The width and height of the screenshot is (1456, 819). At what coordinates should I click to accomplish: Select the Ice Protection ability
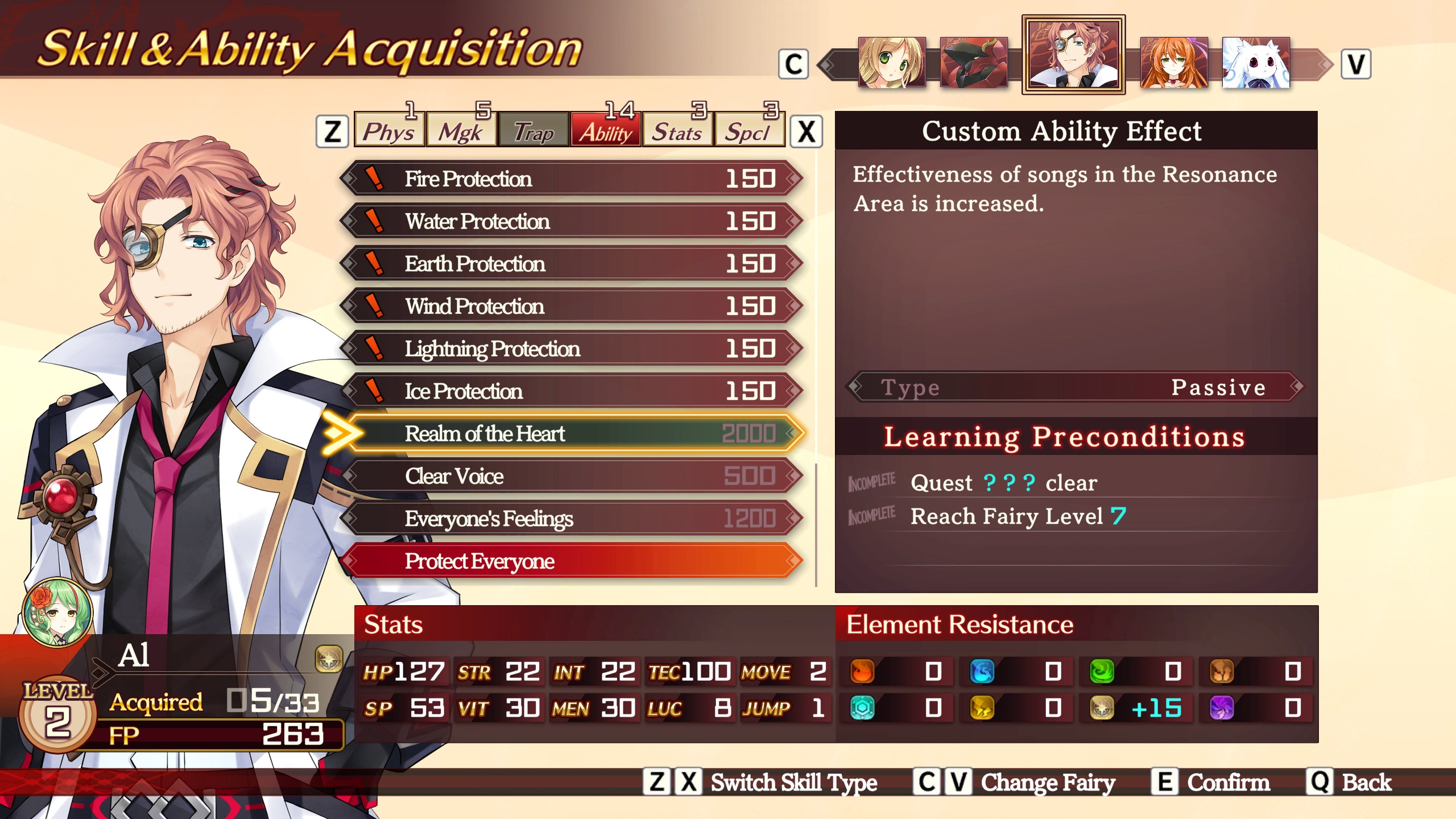pos(572,391)
